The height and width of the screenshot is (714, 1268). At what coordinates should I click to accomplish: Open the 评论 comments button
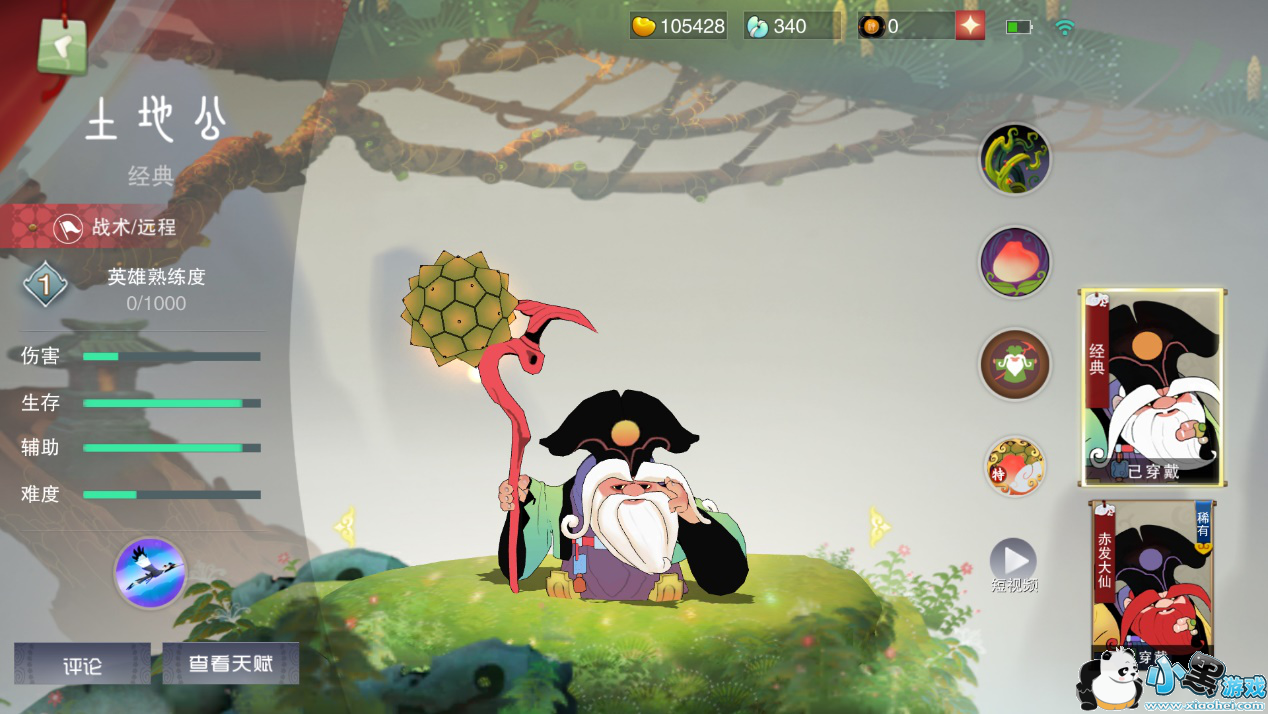pyautogui.click(x=82, y=664)
